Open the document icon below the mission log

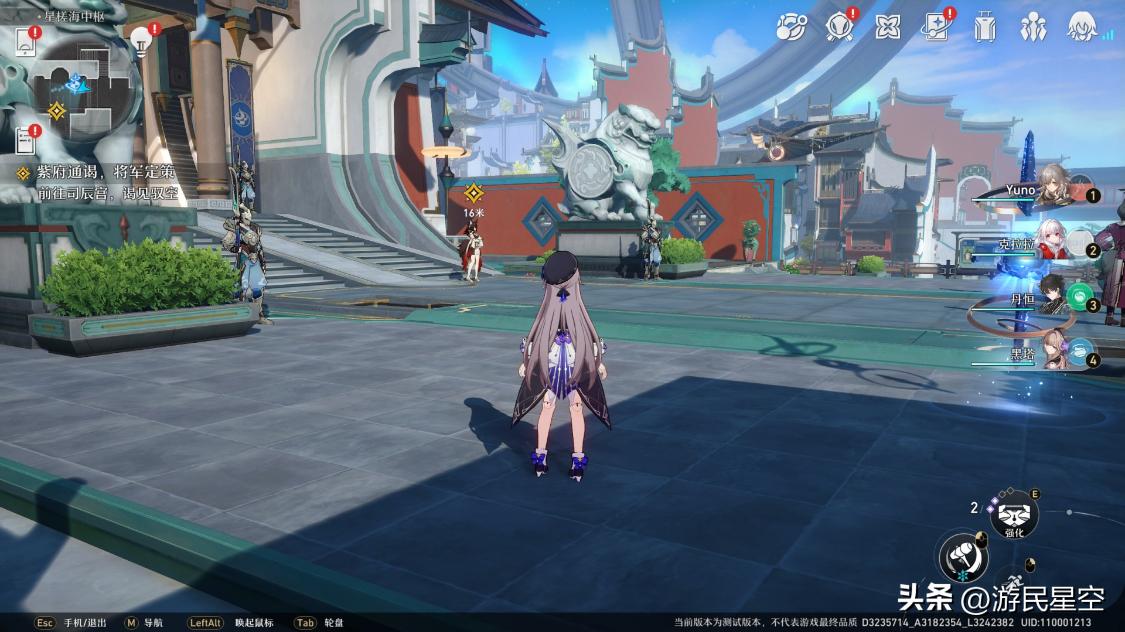26,139
